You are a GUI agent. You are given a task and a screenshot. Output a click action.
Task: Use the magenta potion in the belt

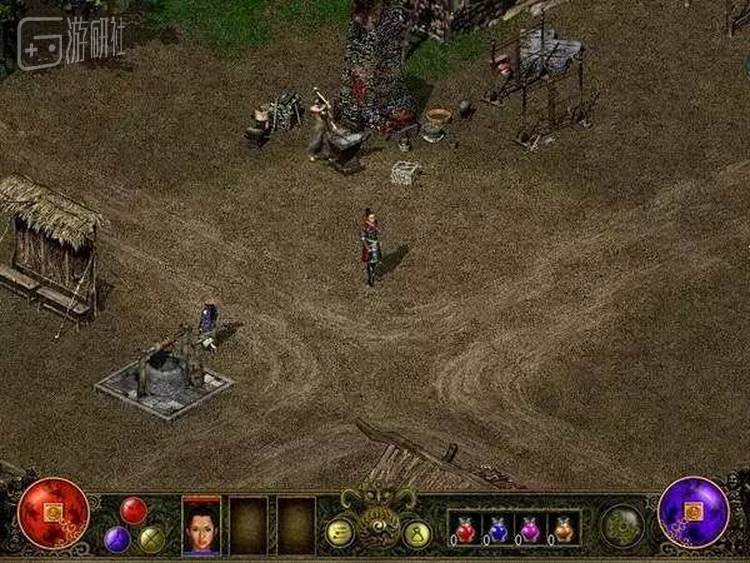point(531,529)
